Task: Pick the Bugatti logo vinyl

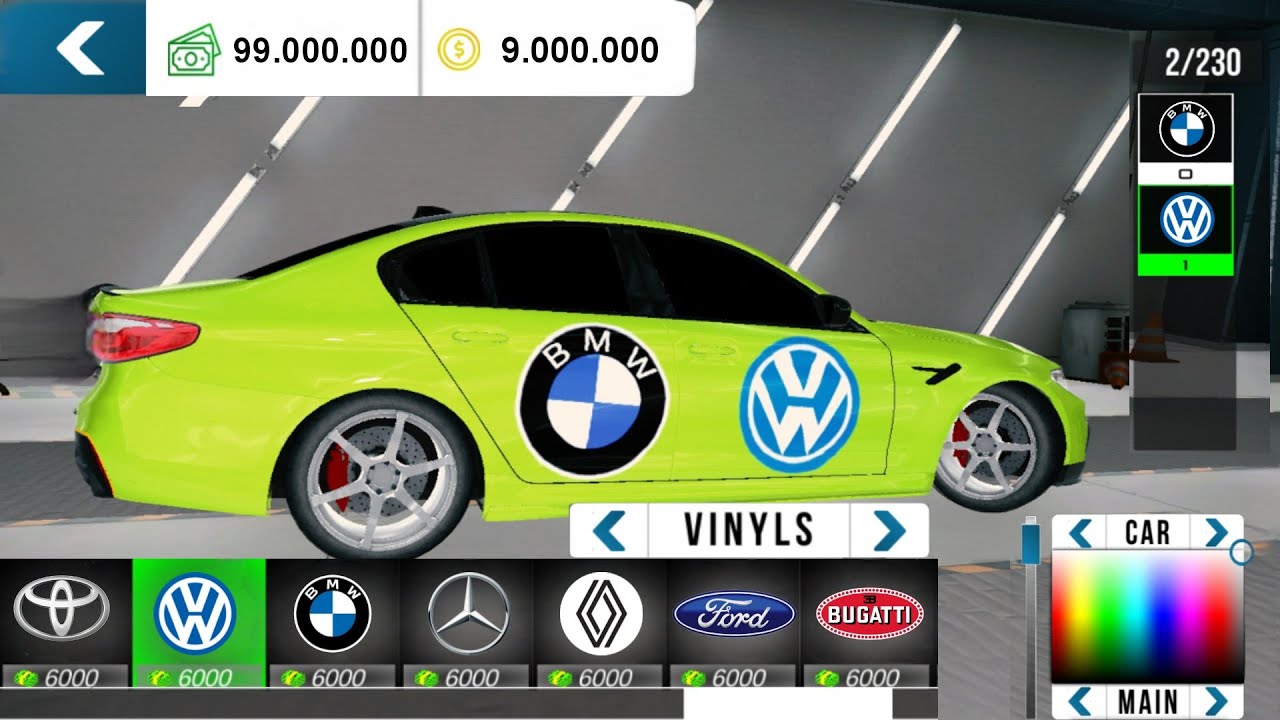Action: coord(869,614)
